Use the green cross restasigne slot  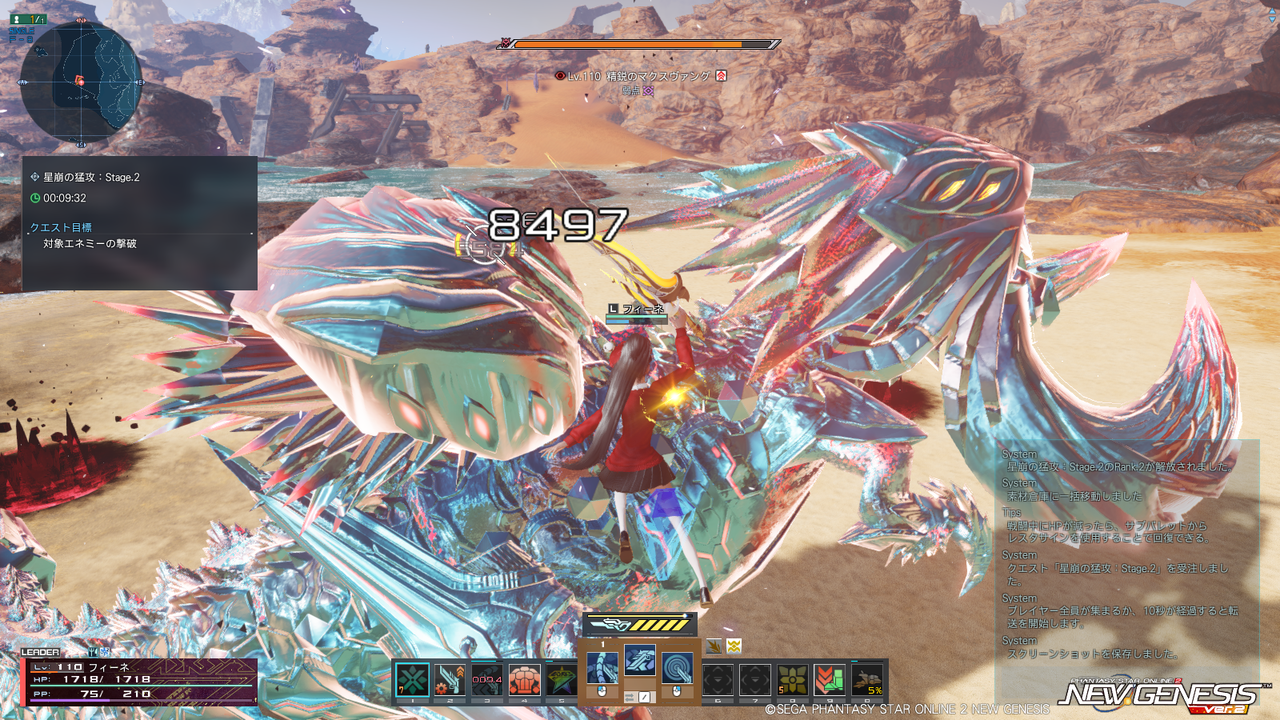[x=412, y=680]
